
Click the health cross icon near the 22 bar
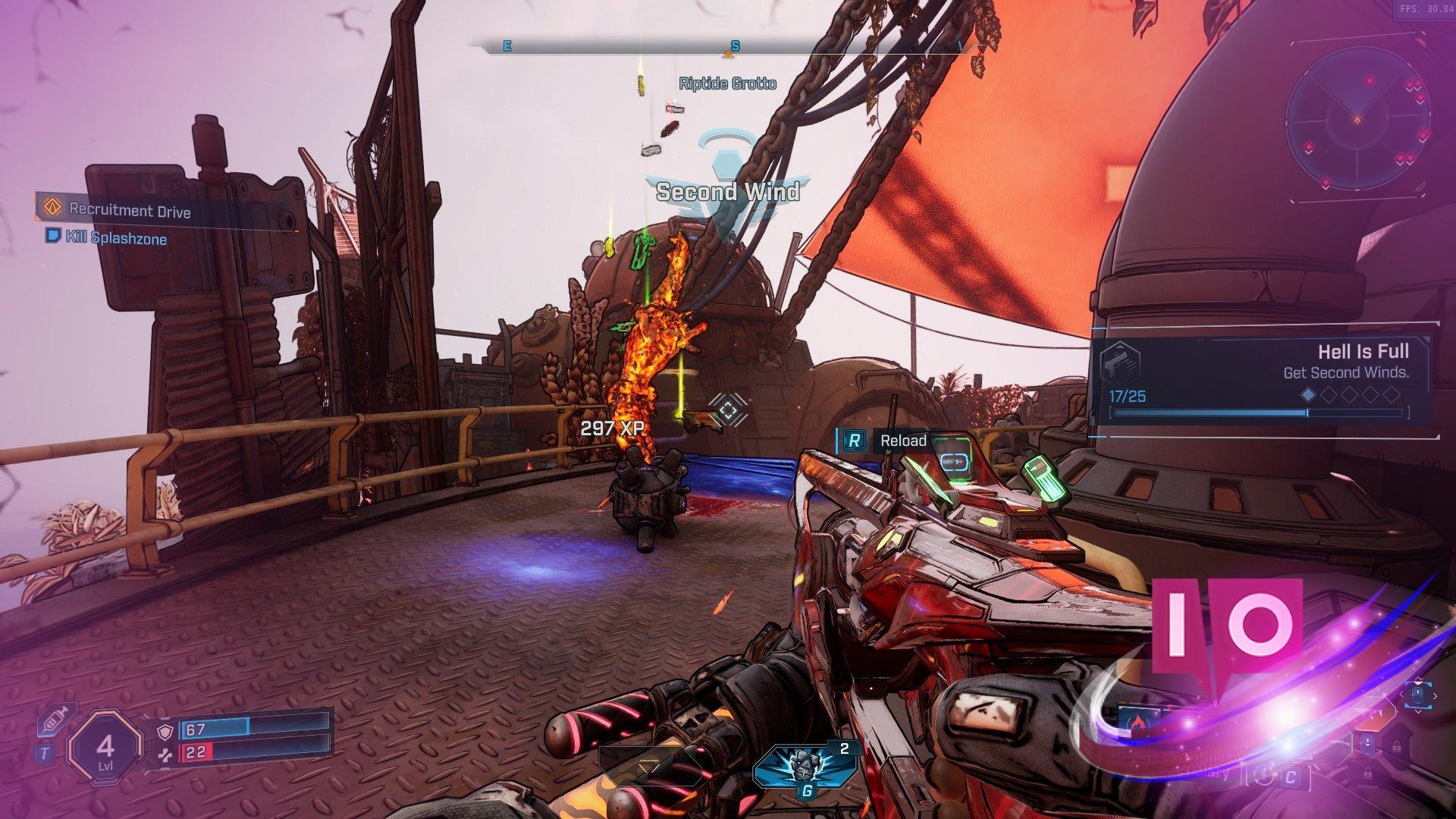click(165, 756)
